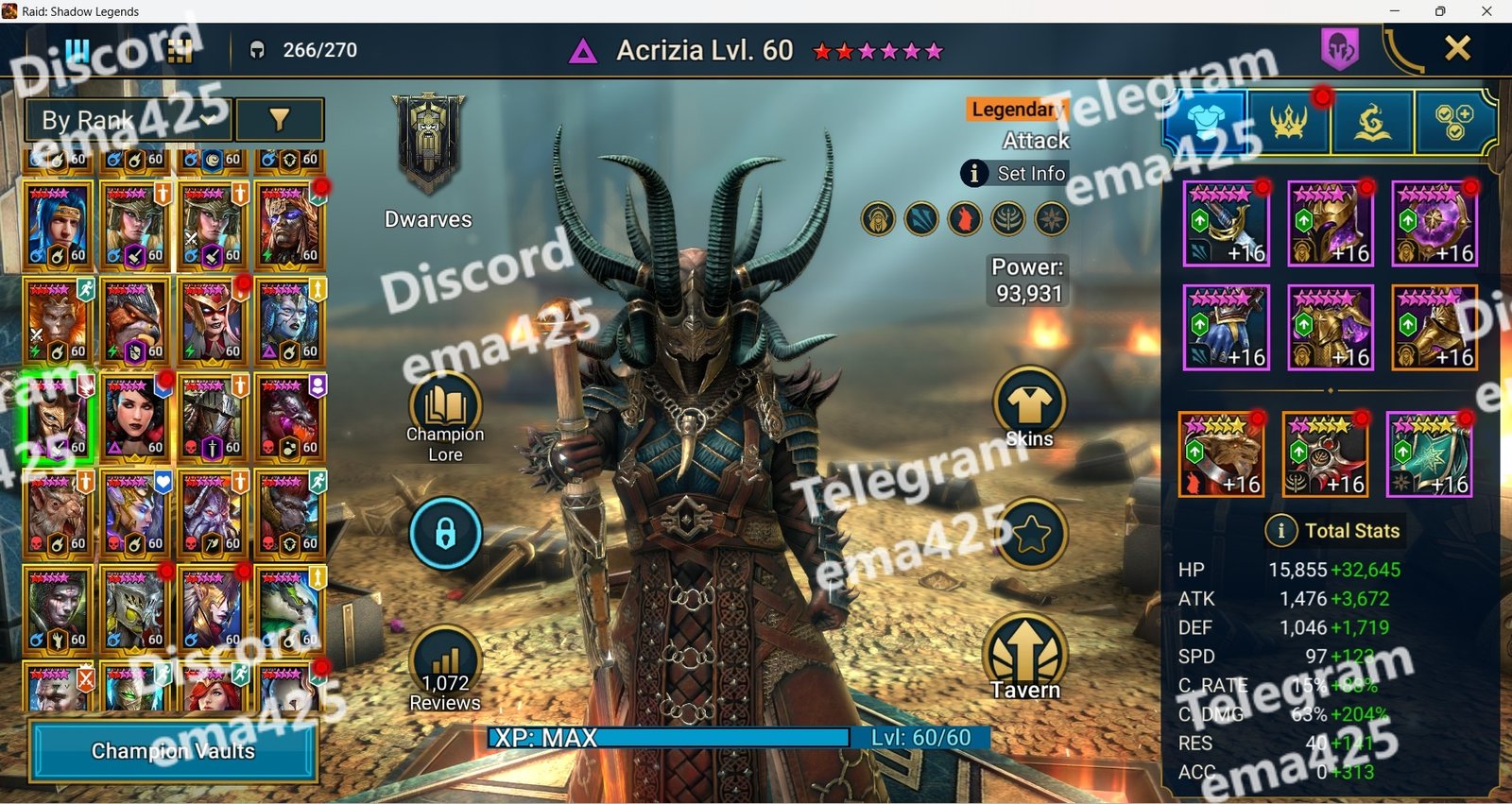
Task: Select the +16 weapon artifact slot
Action: (1226, 225)
